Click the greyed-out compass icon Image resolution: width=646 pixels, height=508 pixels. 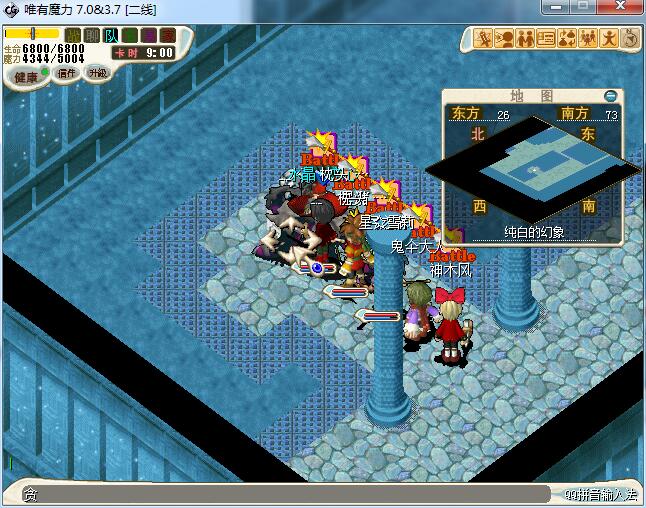pyautogui.click(x=630, y=39)
